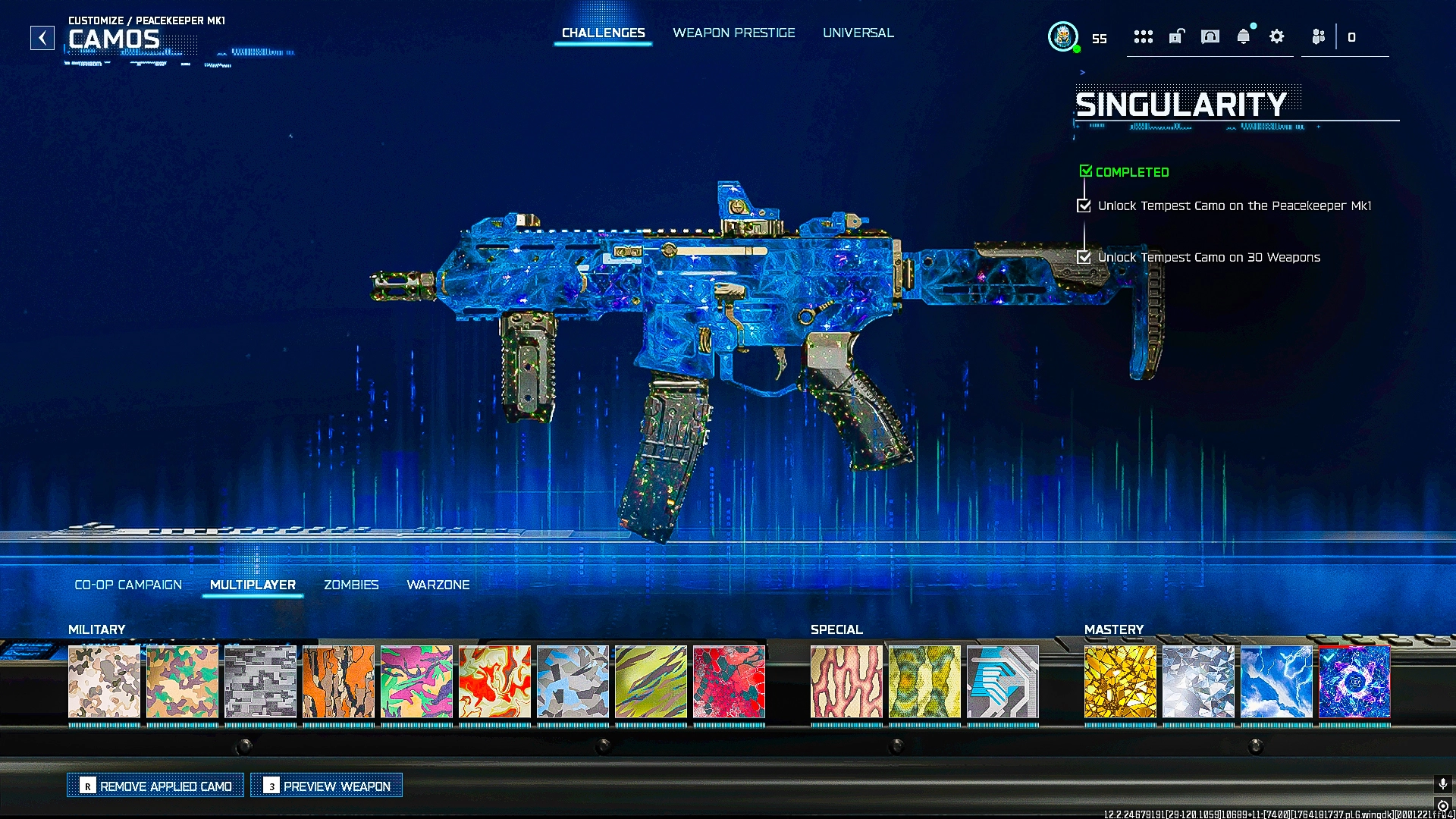Open the UNIVERSAL camos tab
The image size is (1456, 819).
click(x=858, y=33)
